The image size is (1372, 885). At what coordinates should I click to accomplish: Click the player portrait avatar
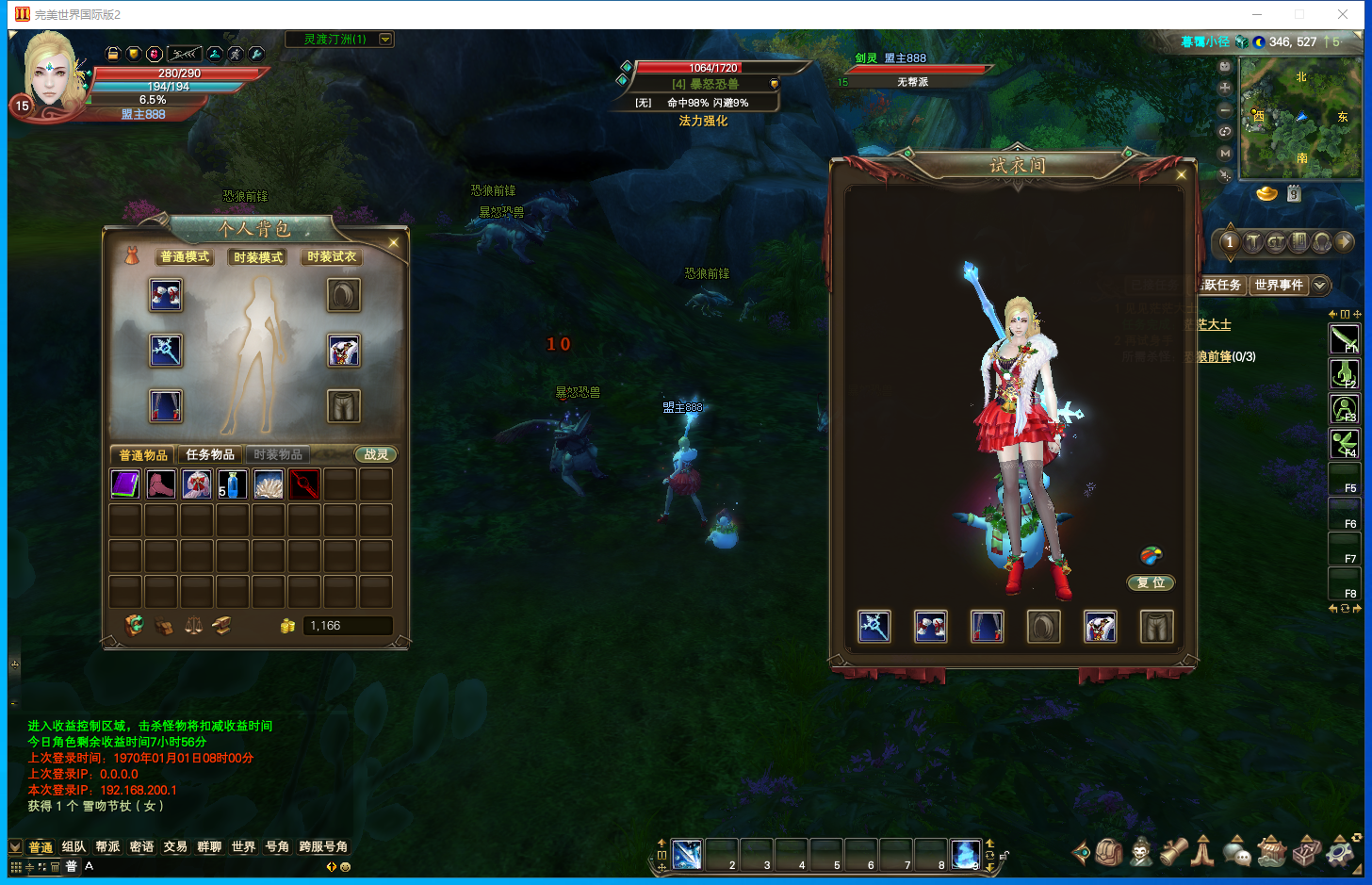pyautogui.click(x=50, y=71)
